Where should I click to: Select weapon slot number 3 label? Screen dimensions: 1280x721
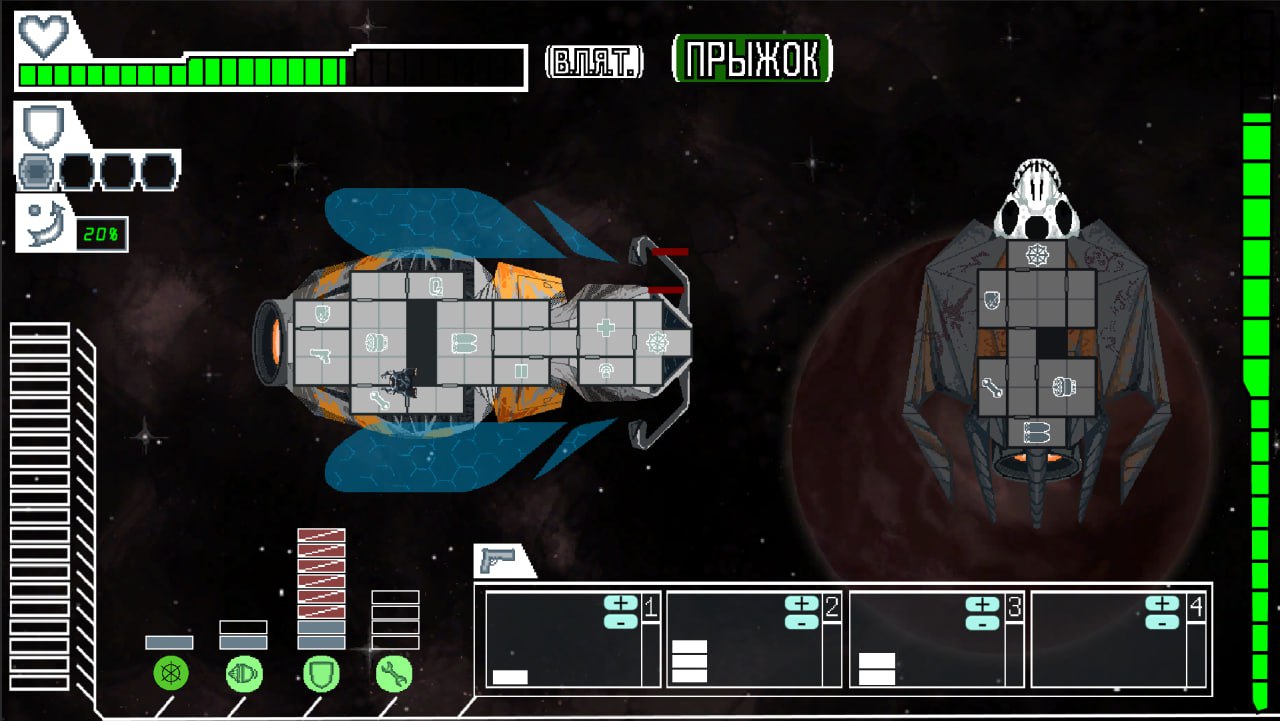(x=1014, y=607)
